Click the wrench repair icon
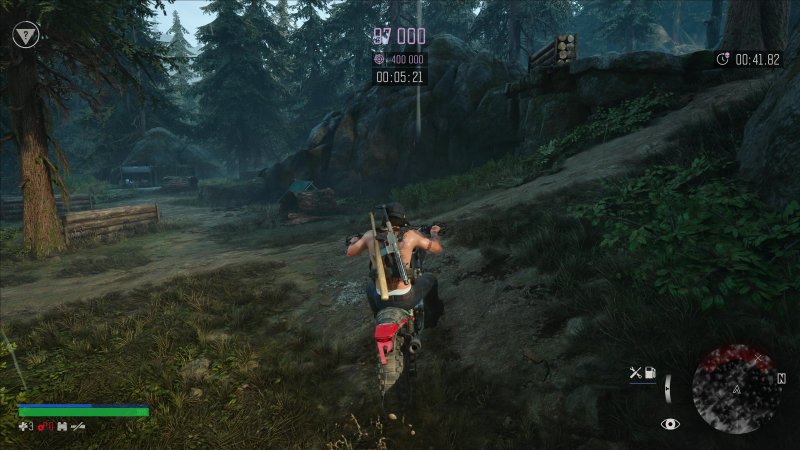The width and height of the screenshot is (800, 450). click(635, 373)
